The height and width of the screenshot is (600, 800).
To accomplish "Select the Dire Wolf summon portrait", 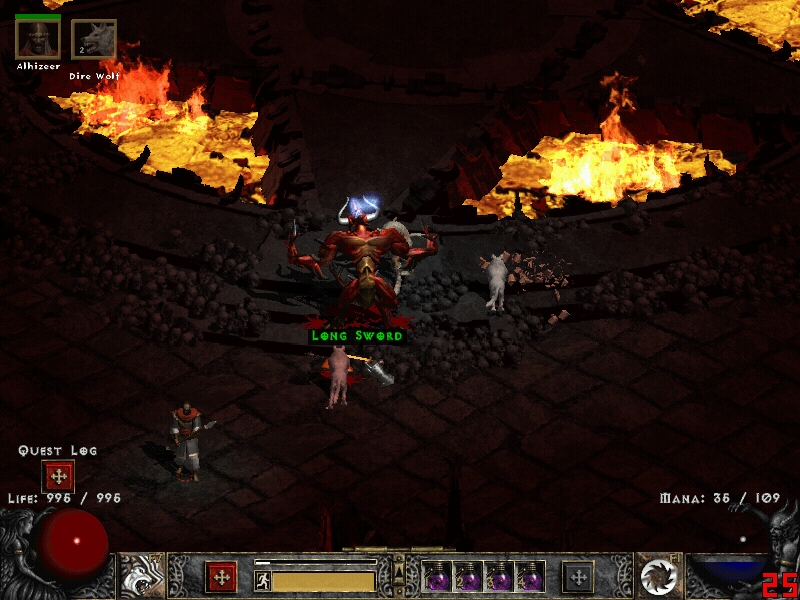I will click(x=94, y=40).
